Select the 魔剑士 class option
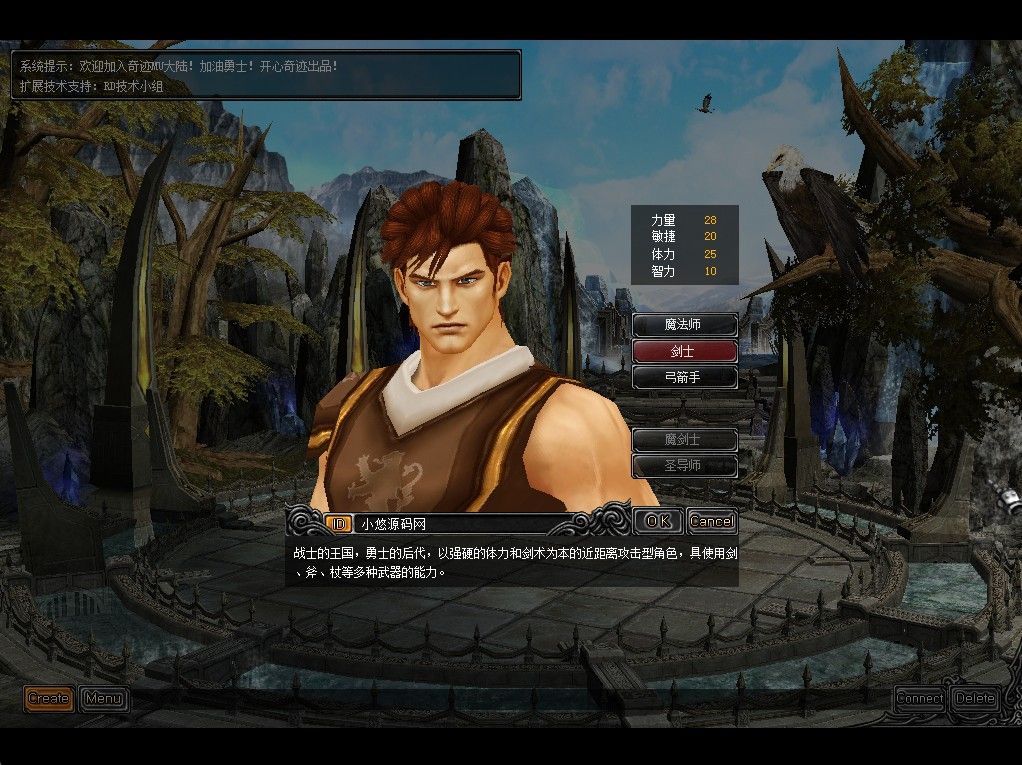1022x765 pixels. pos(685,440)
